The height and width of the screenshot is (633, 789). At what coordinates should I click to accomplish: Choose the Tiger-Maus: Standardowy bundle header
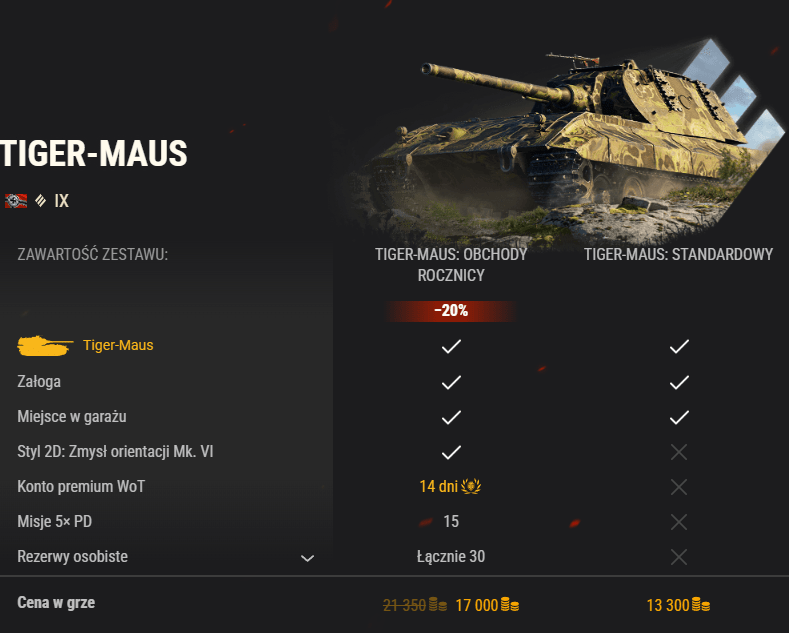[x=678, y=255]
